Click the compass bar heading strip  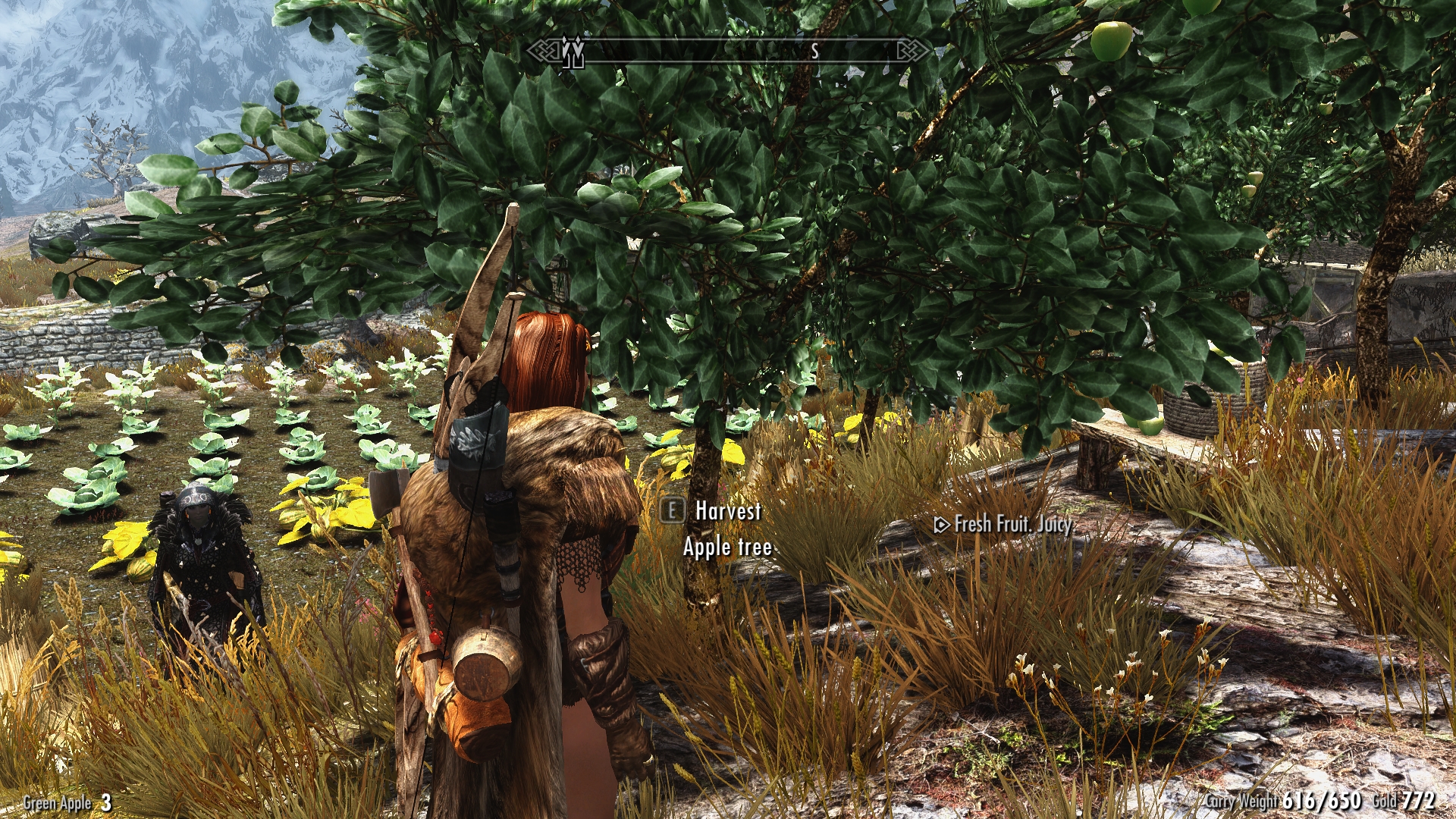728,51
